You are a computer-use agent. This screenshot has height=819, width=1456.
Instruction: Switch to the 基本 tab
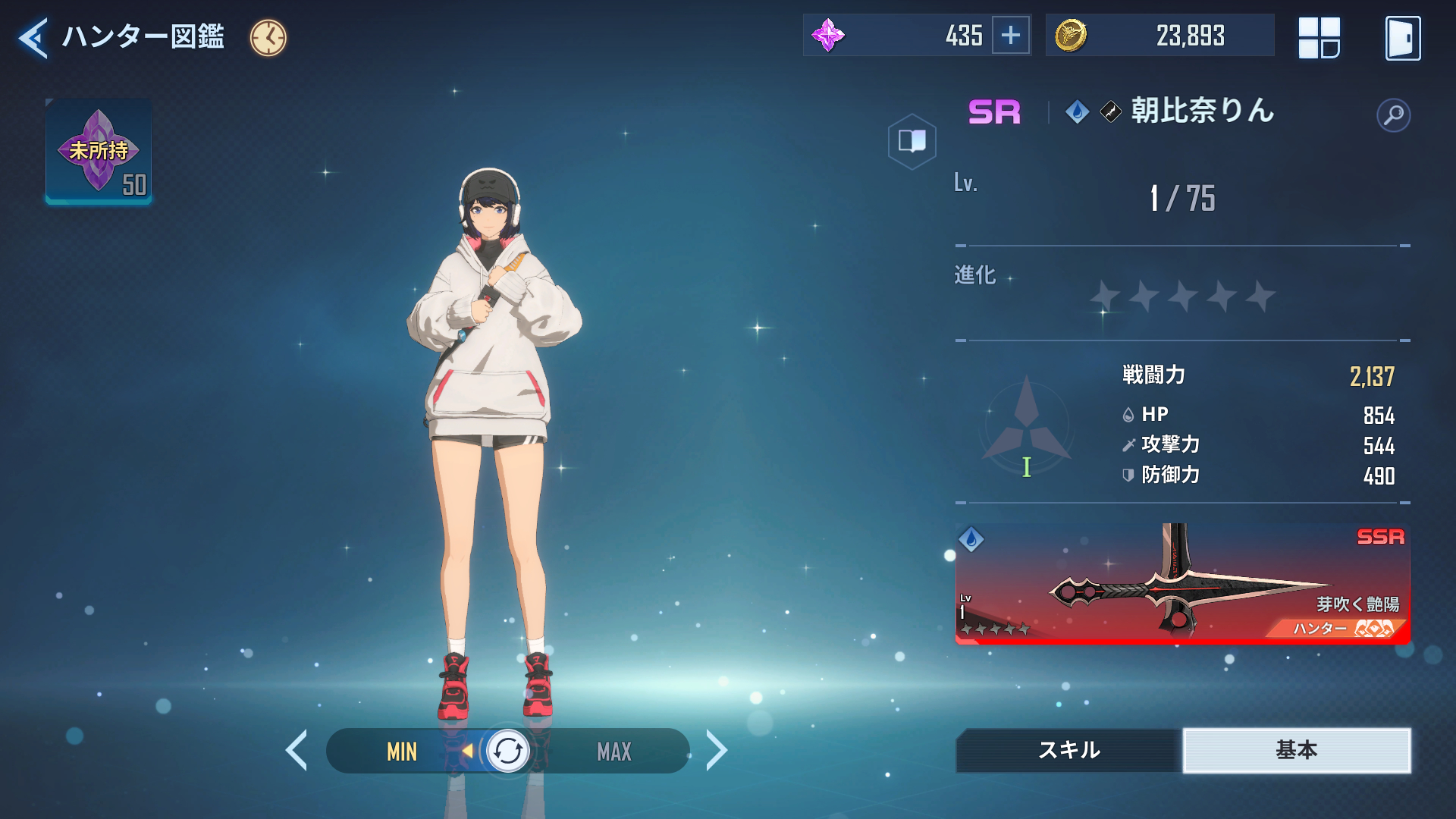1296,751
